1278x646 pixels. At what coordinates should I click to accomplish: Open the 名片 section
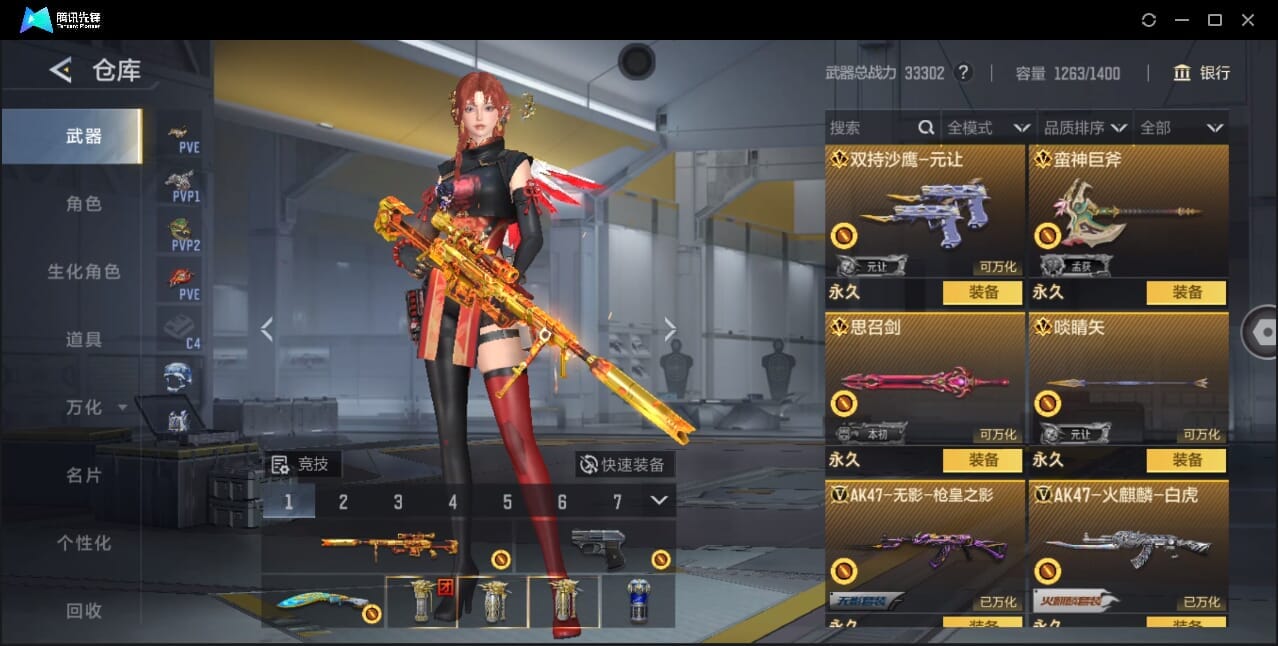(84, 475)
